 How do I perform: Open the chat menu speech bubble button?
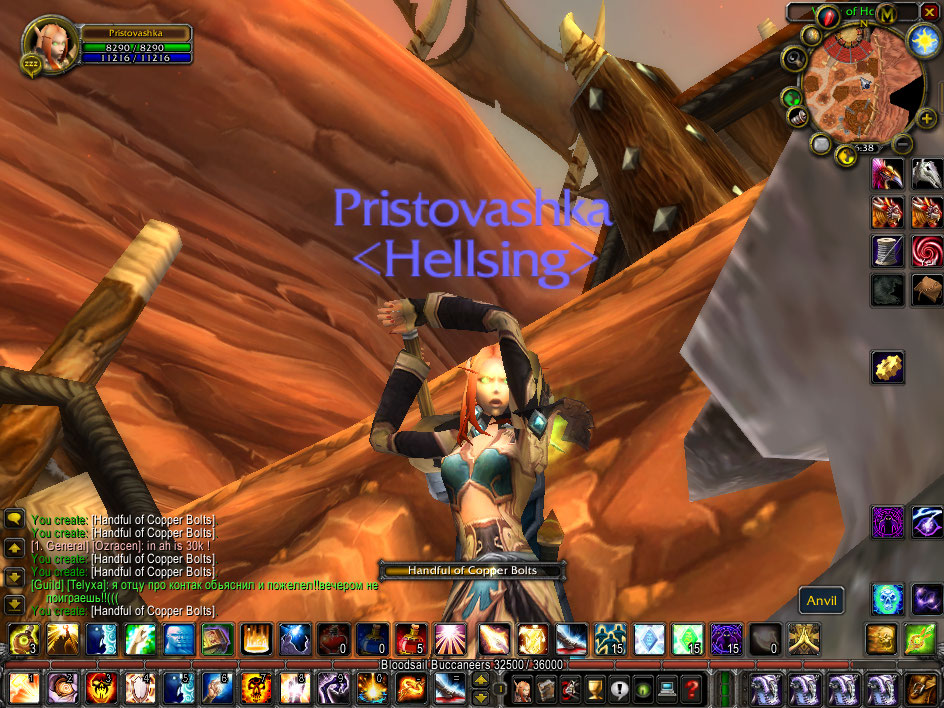pyautogui.click(x=14, y=519)
